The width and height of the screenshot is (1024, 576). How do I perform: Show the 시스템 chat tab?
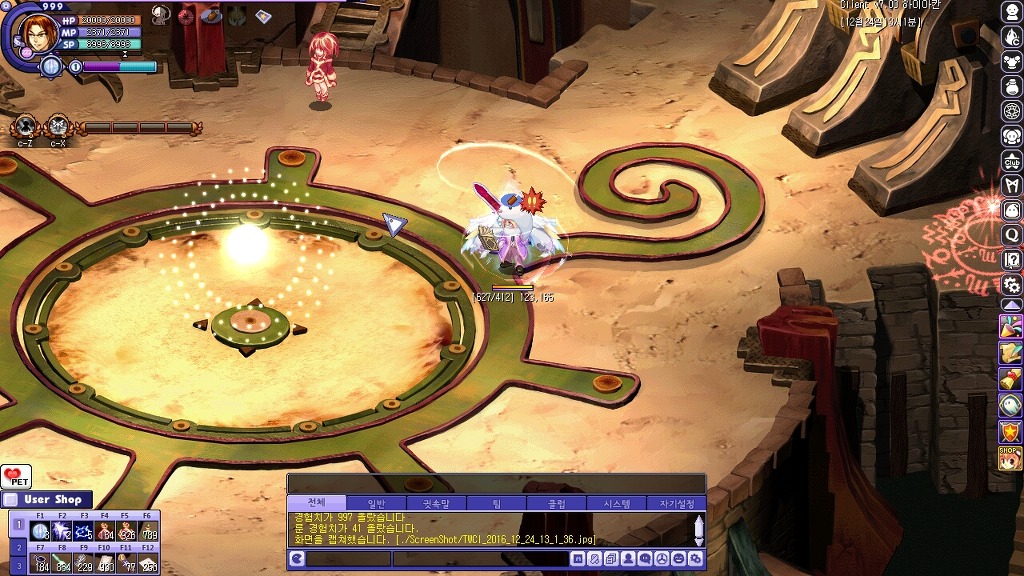615,503
